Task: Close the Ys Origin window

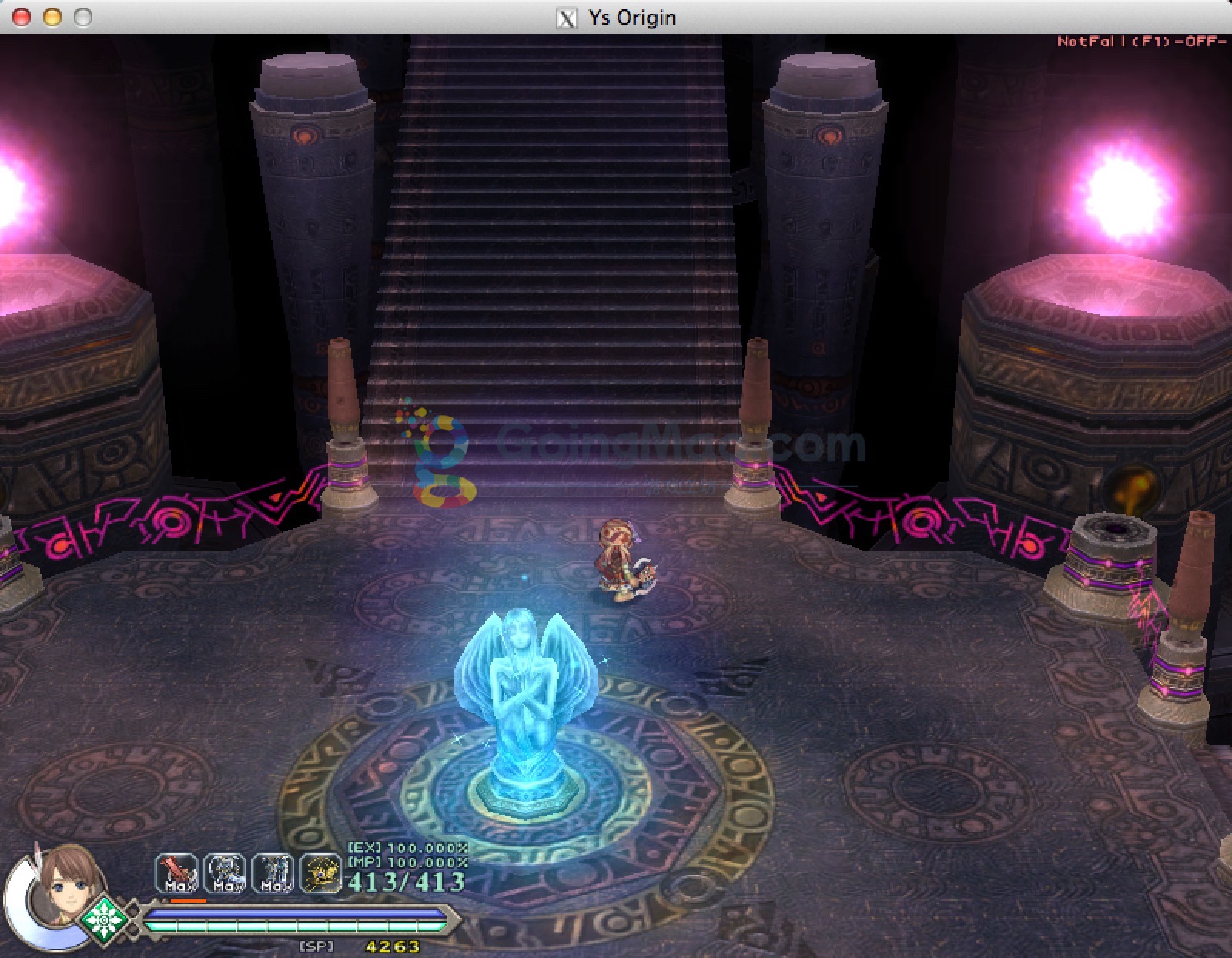Action: point(22,17)
